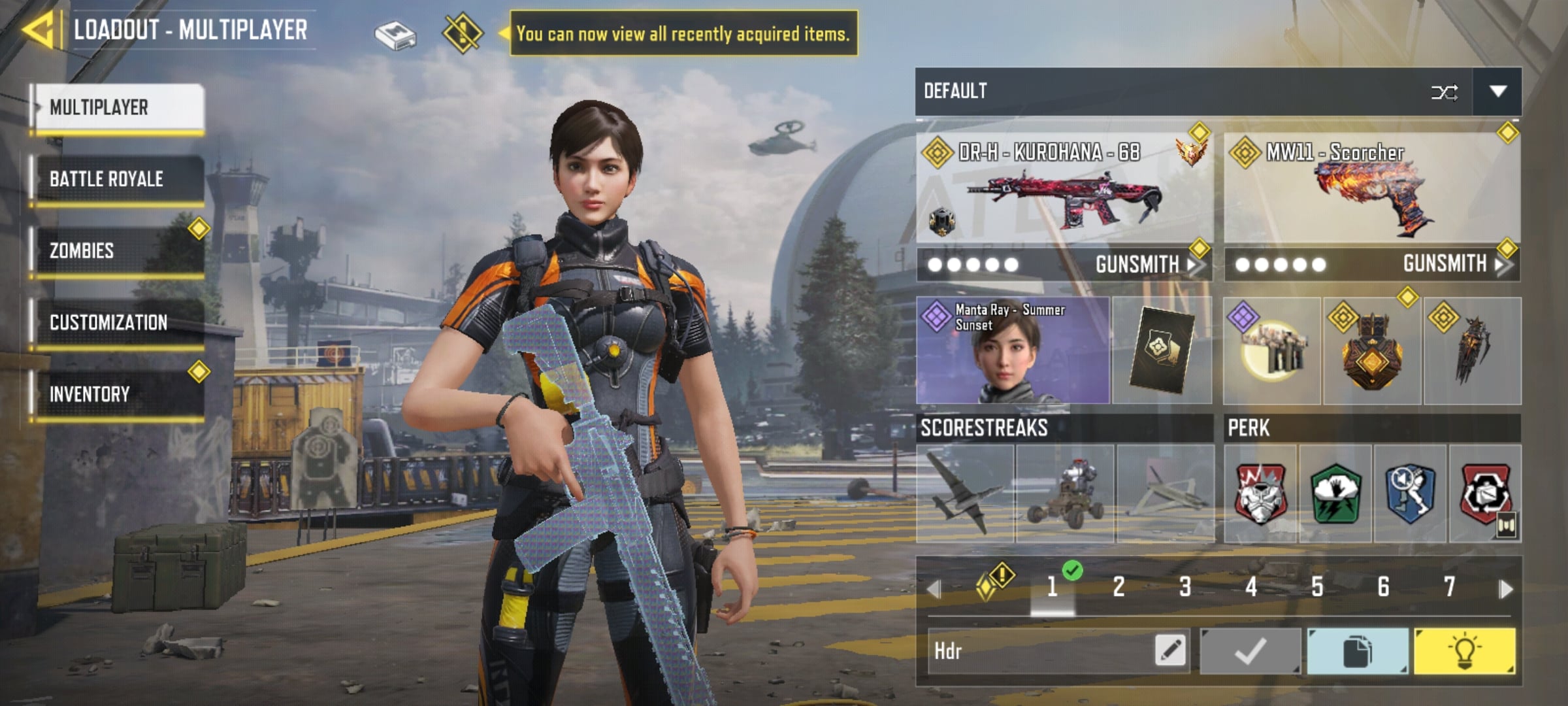Viewport: 1568px width, 706px height.
Task: Click the shuffle loadout icon
Action: [x=1444, y=92]
